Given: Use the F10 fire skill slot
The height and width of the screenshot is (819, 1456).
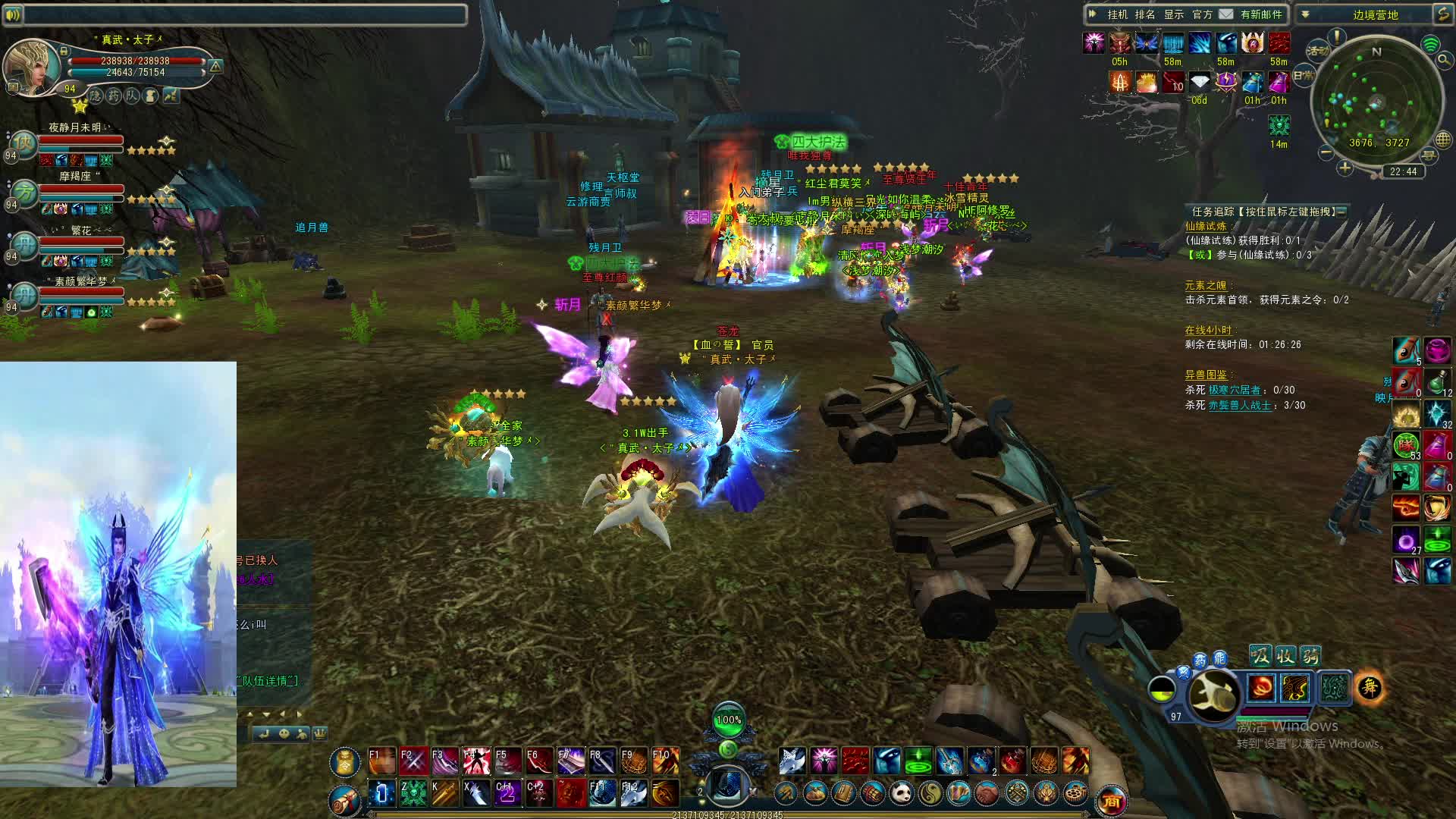Looking at the screenshot, I should [x=665, y=761].
